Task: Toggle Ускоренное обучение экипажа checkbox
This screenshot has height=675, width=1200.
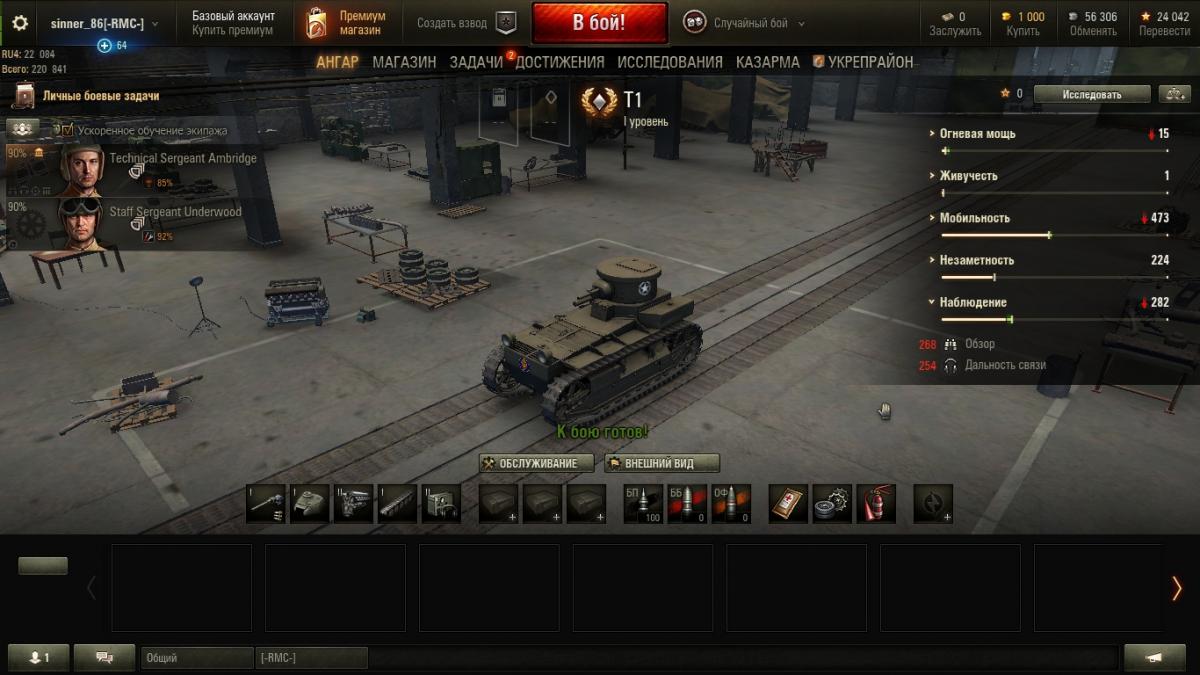Action: click(x=67, y=130)
